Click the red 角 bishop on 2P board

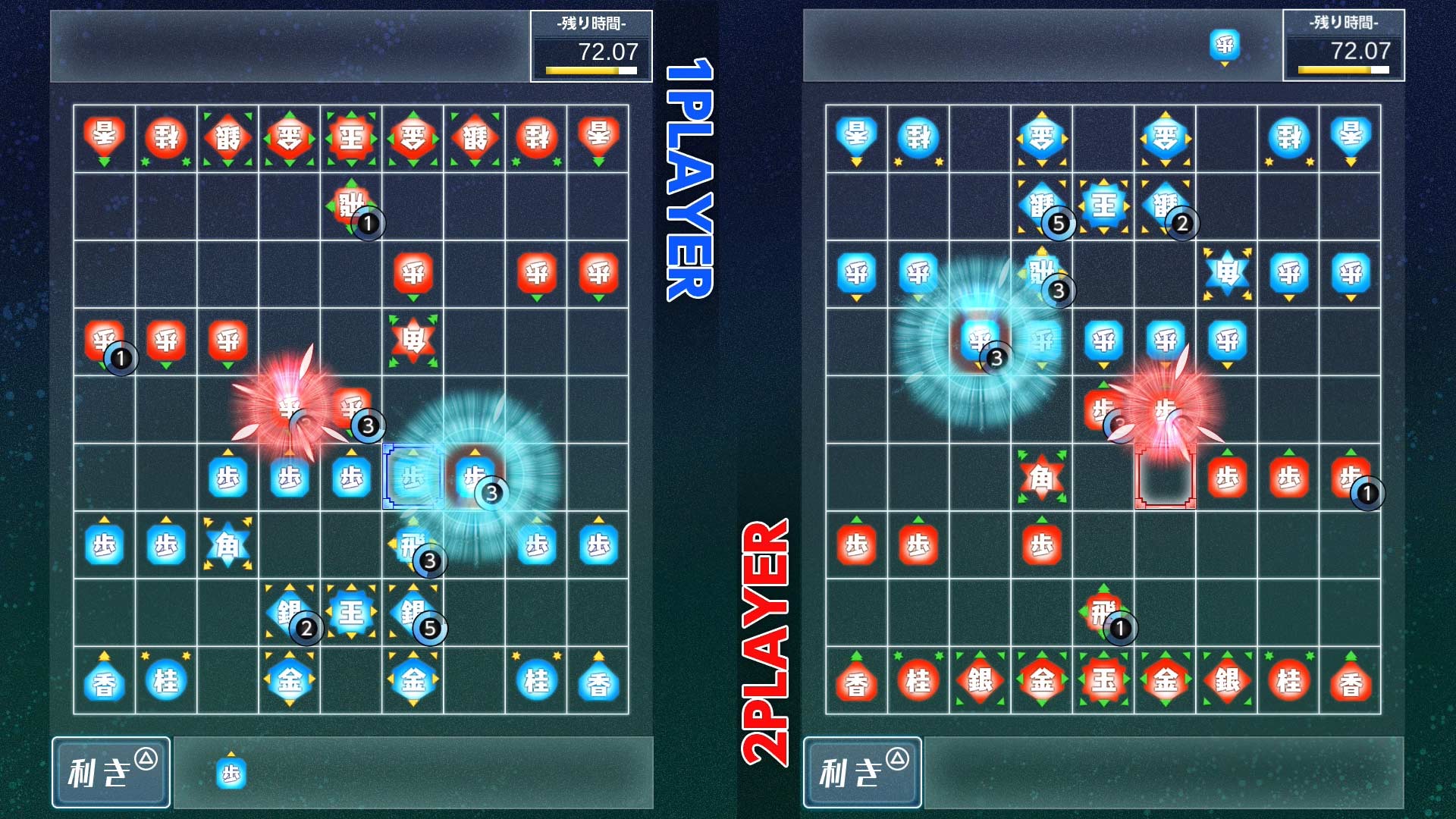point(1043,476)
